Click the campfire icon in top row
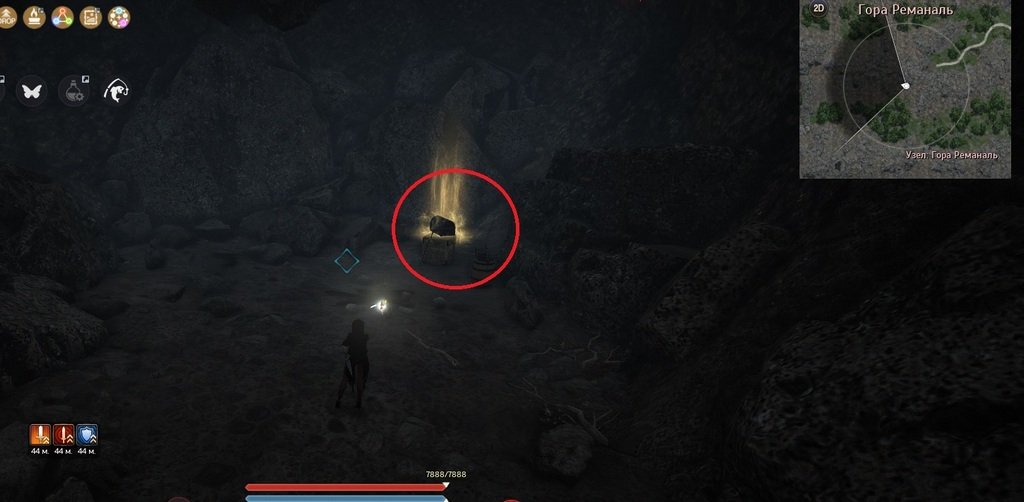Screen dimensions: 1024x502 coord(34,17)
